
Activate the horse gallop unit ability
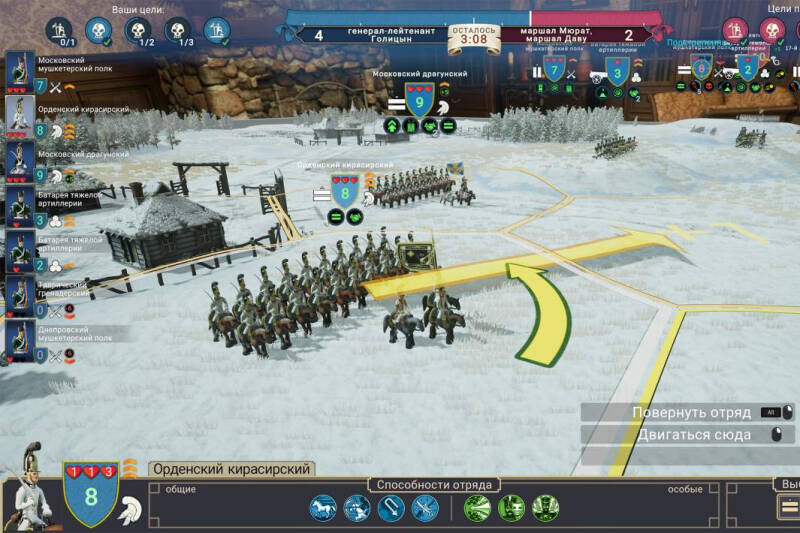point(323,508)
